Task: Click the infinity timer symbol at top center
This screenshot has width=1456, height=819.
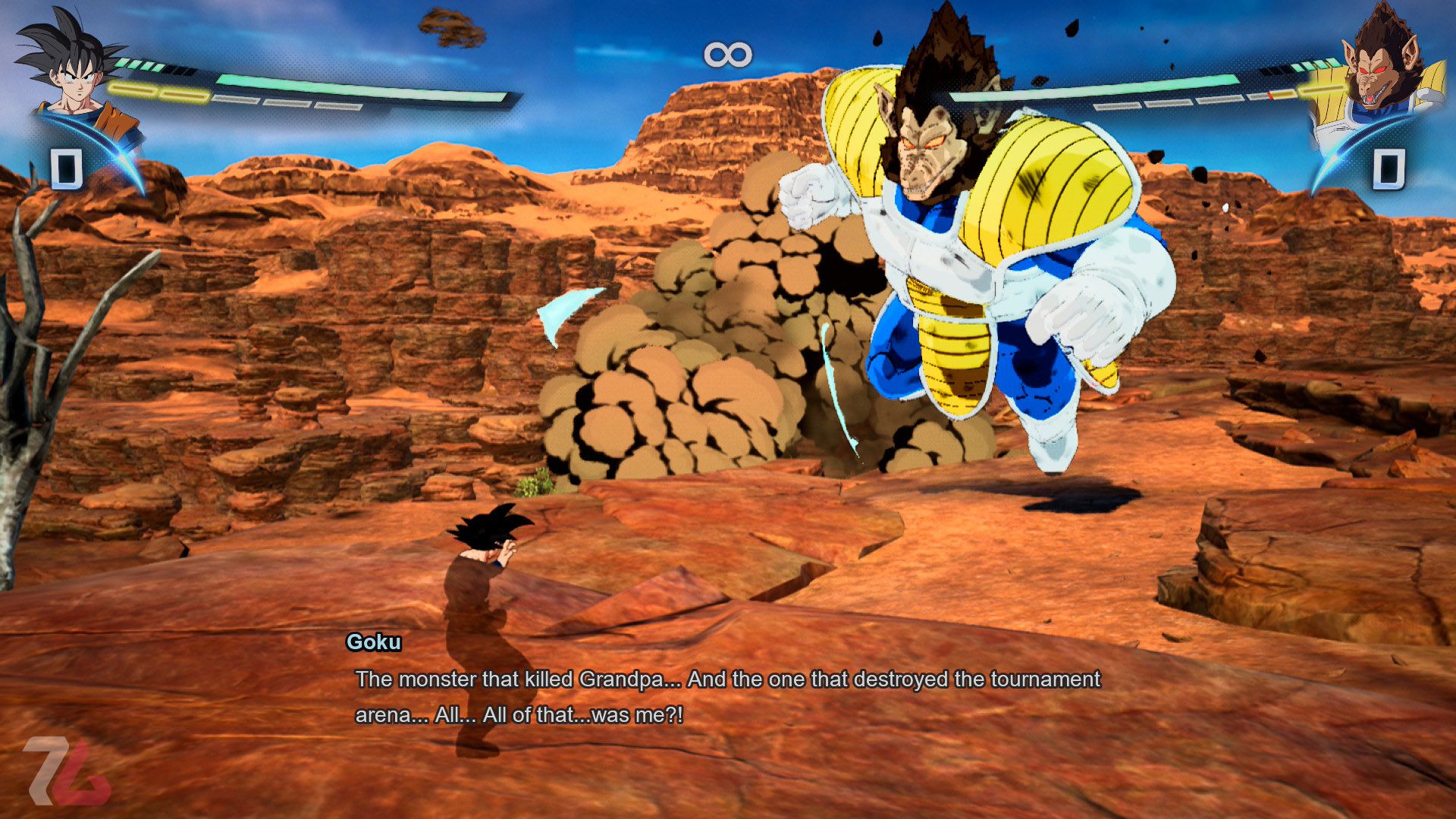Action: [x=726, y=53]
